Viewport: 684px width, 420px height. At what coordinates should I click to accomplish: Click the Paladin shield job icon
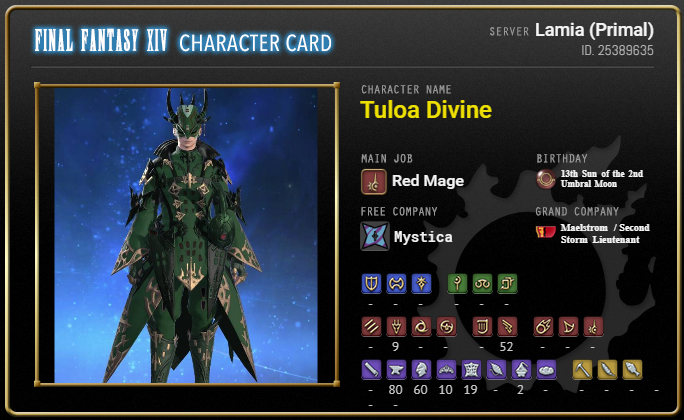click(x=370, y=283)
